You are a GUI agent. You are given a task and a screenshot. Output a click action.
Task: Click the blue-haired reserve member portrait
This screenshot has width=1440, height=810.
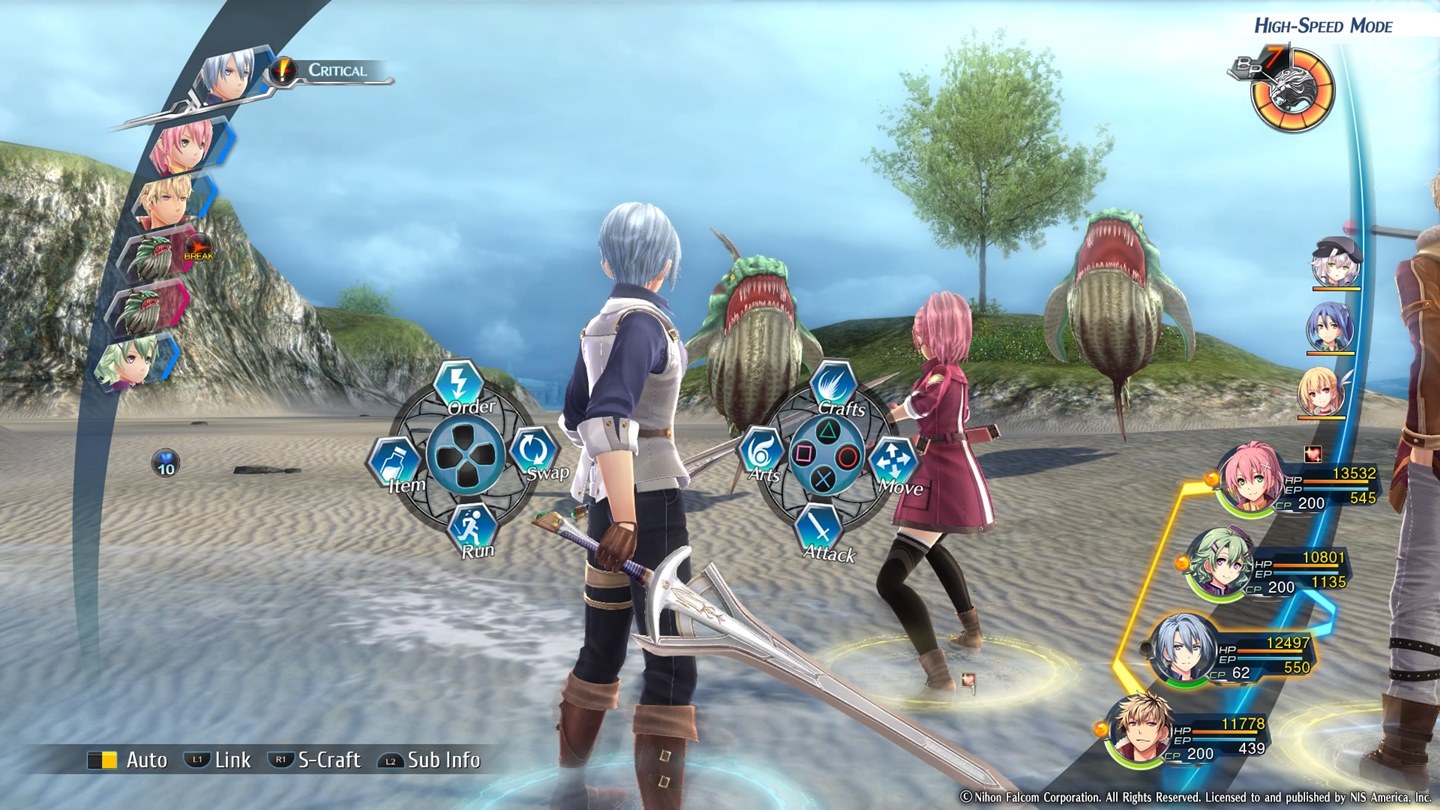[1330, 326]
